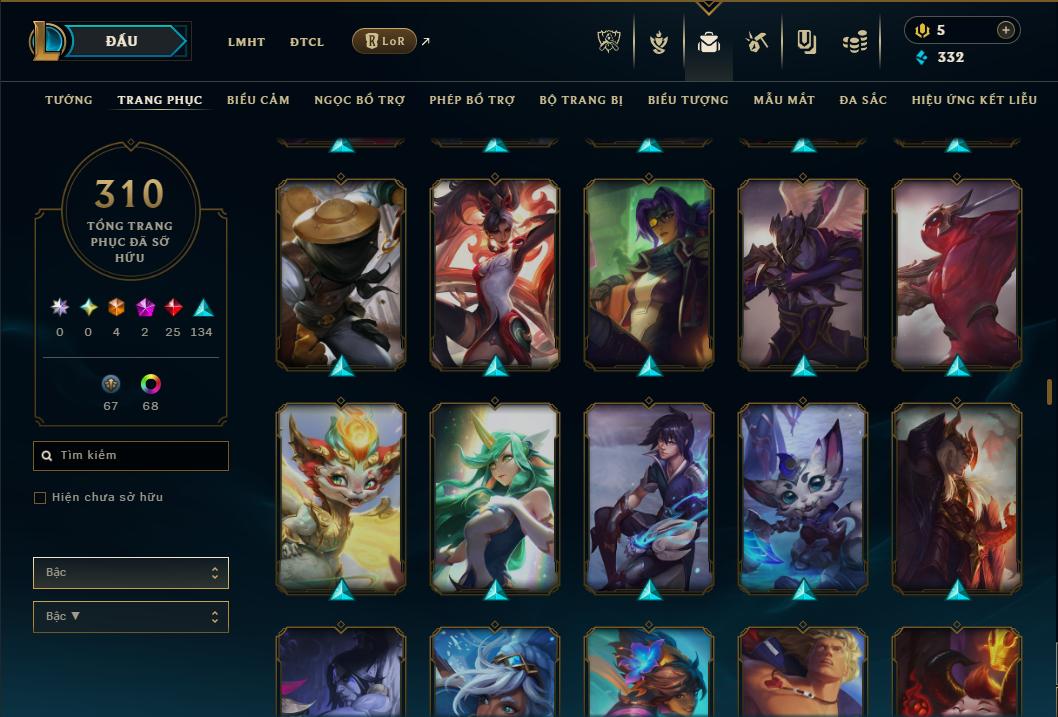This screenshot has height=717, width=1058.
Task: Open HIỆU ỨNG KẾT LIỄU tab
Action: pos(974,100)
